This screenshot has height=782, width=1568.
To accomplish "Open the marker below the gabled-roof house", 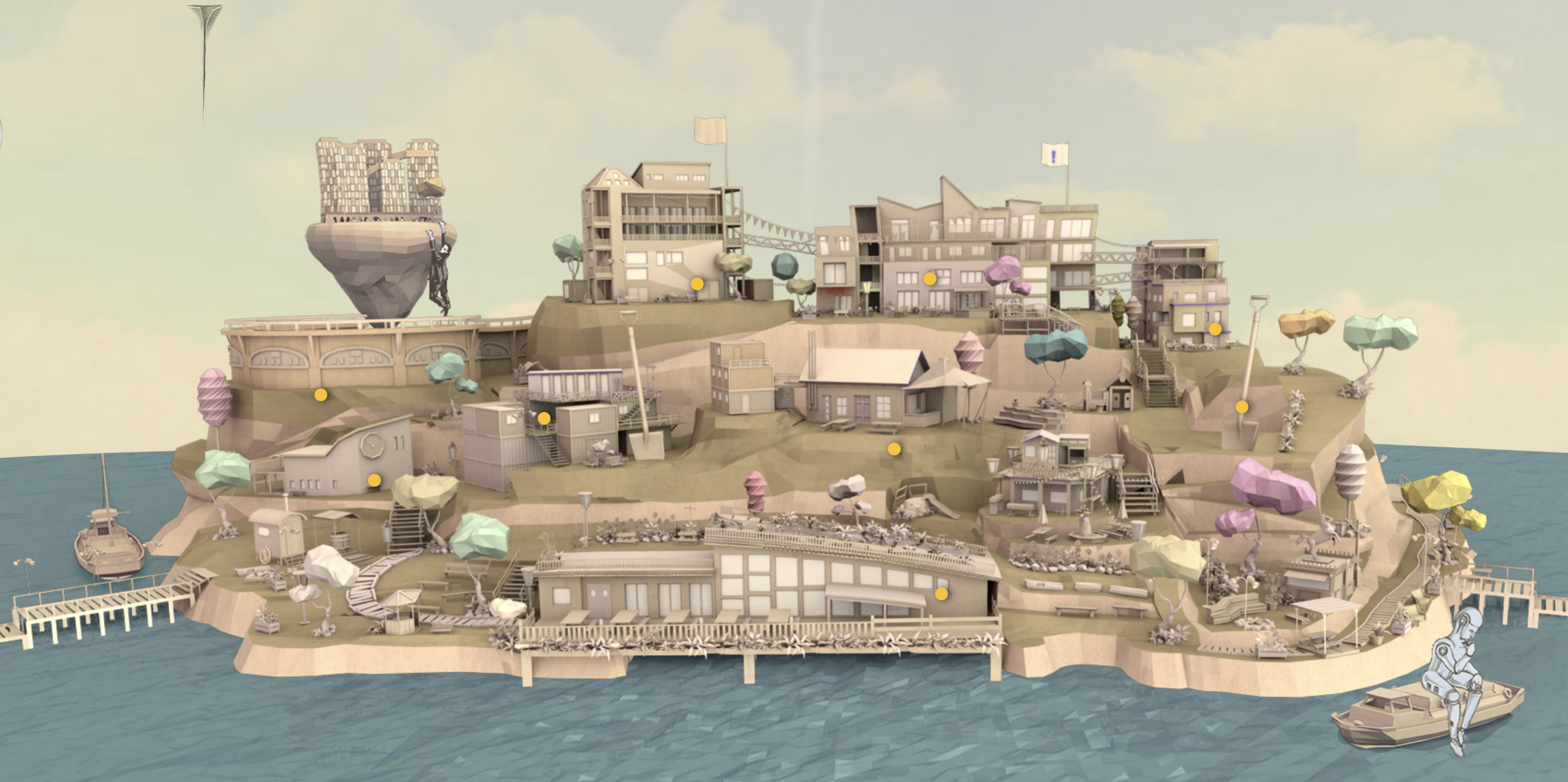I will (x=894, y=449).
